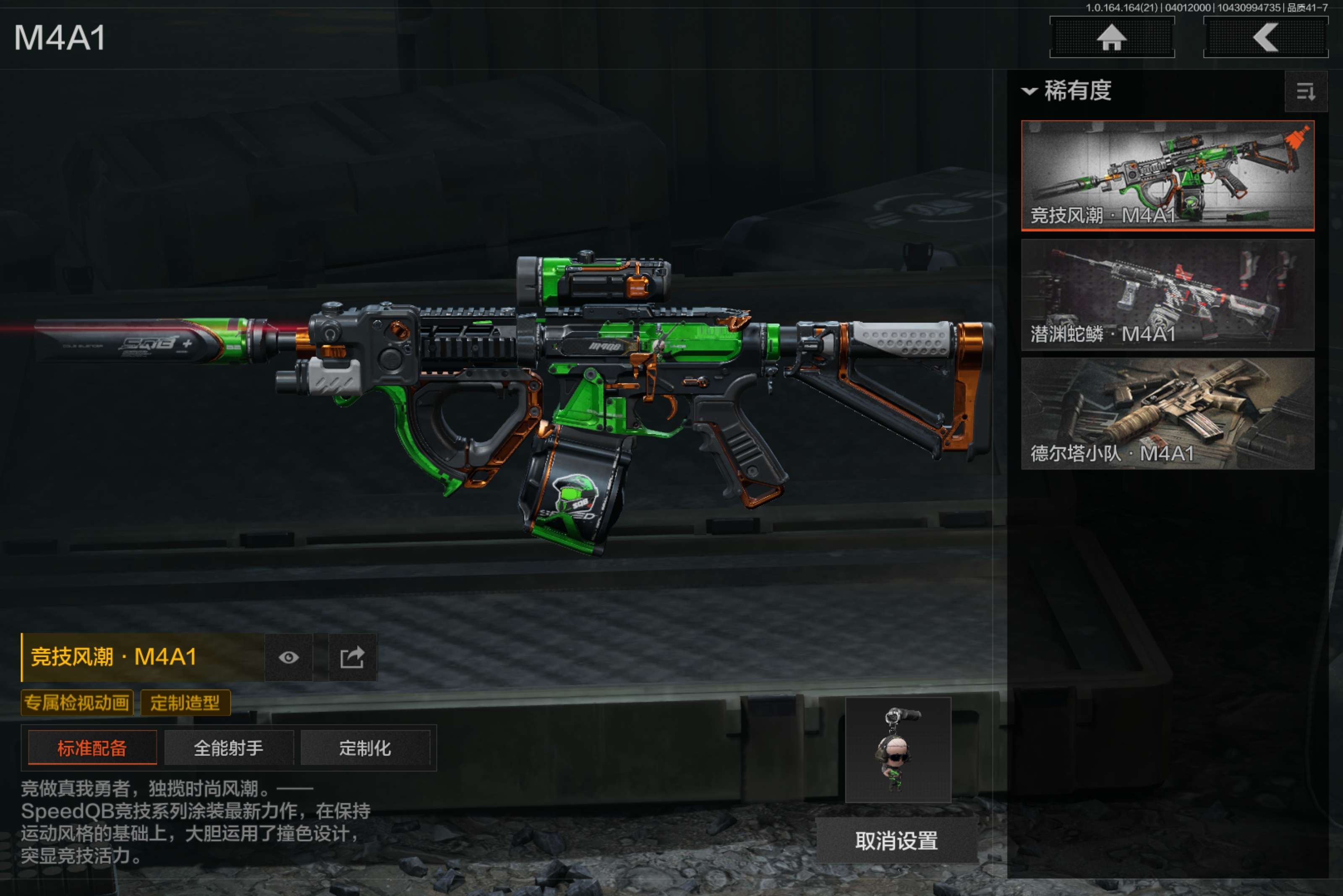Expand the 稀有度 rarity filter dropdown
1343x896 pixels.
point(1067,90)
